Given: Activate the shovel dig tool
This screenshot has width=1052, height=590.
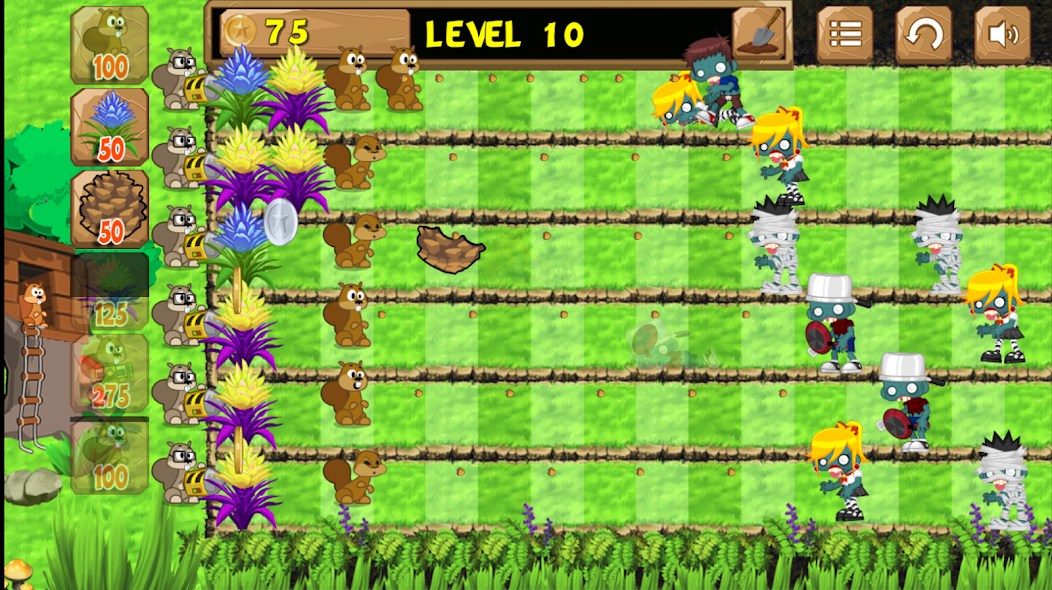Looking at the screenshot, I should pos(760,35).
